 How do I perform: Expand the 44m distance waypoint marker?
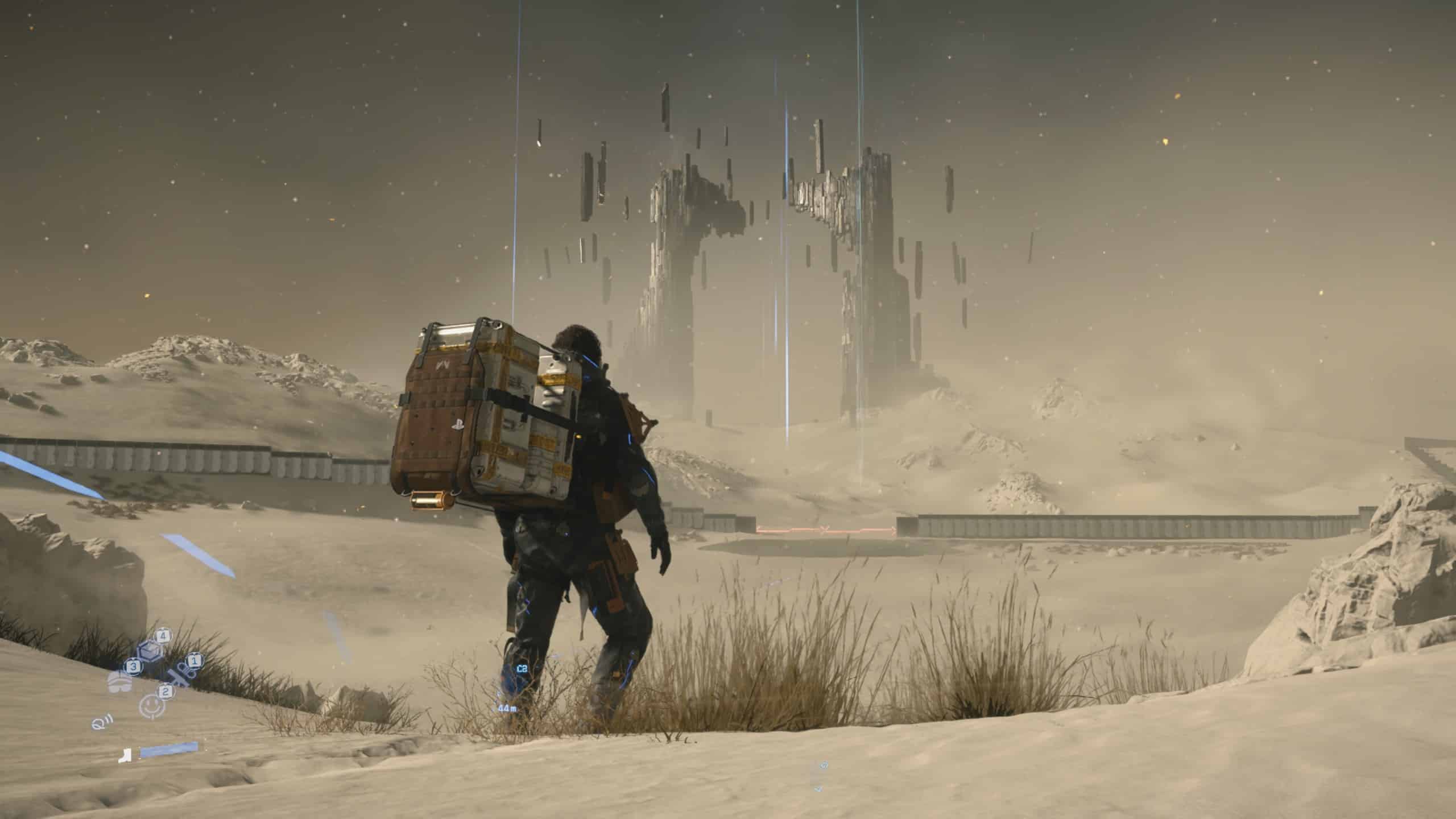point(507,709)
